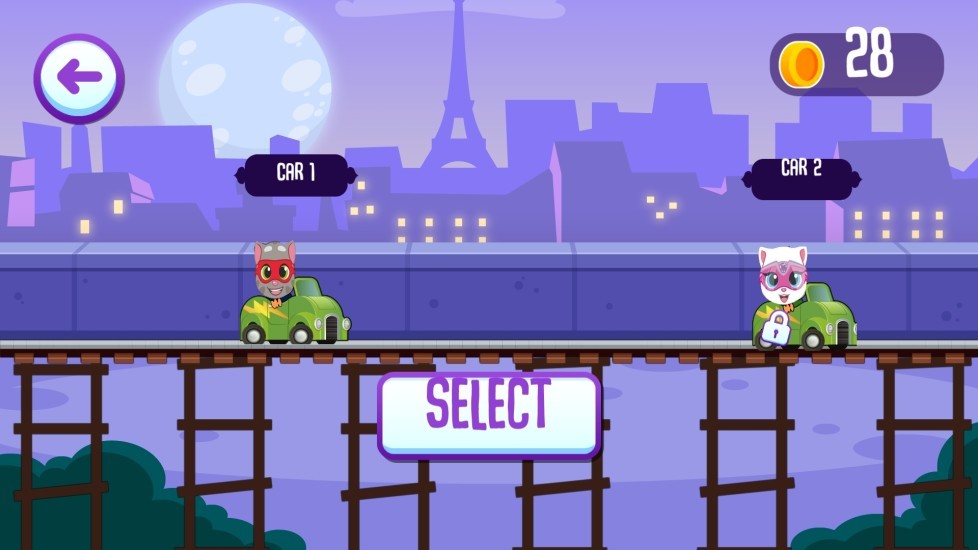Go back with the purple arrow button
978x550 pixels.
[79, 78]
